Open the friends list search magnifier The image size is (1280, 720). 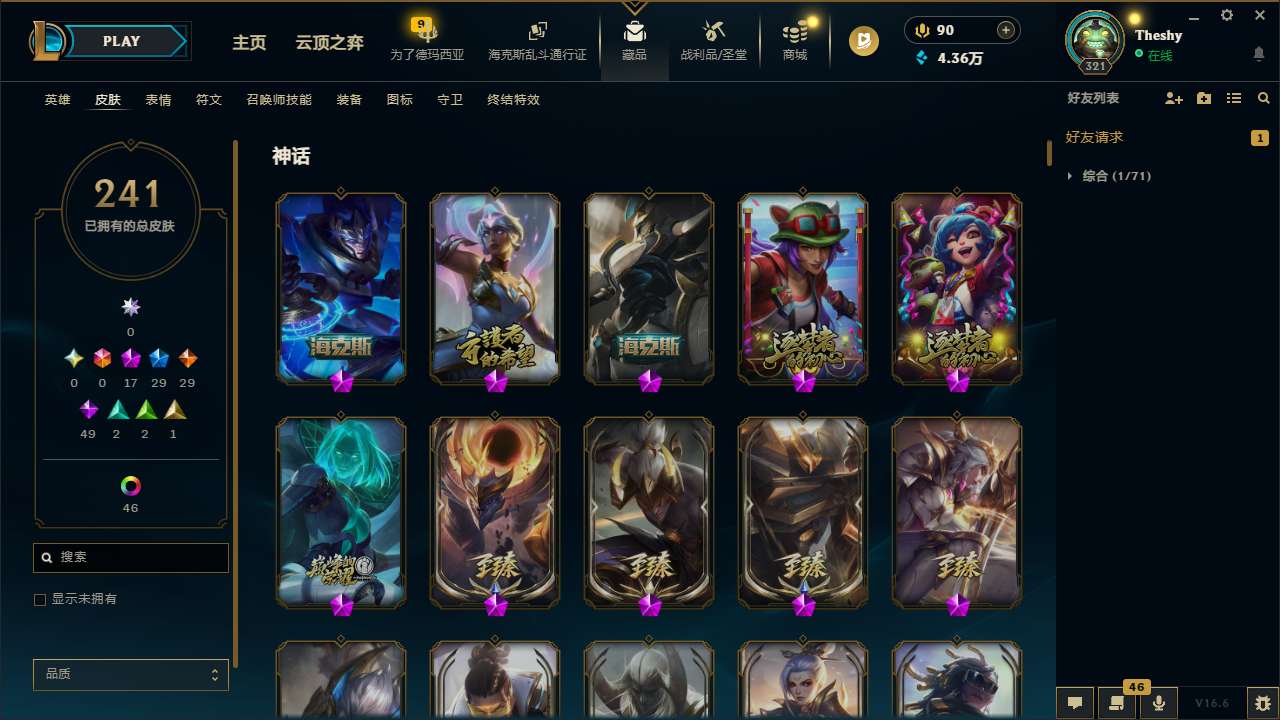tap(1263, 98)
